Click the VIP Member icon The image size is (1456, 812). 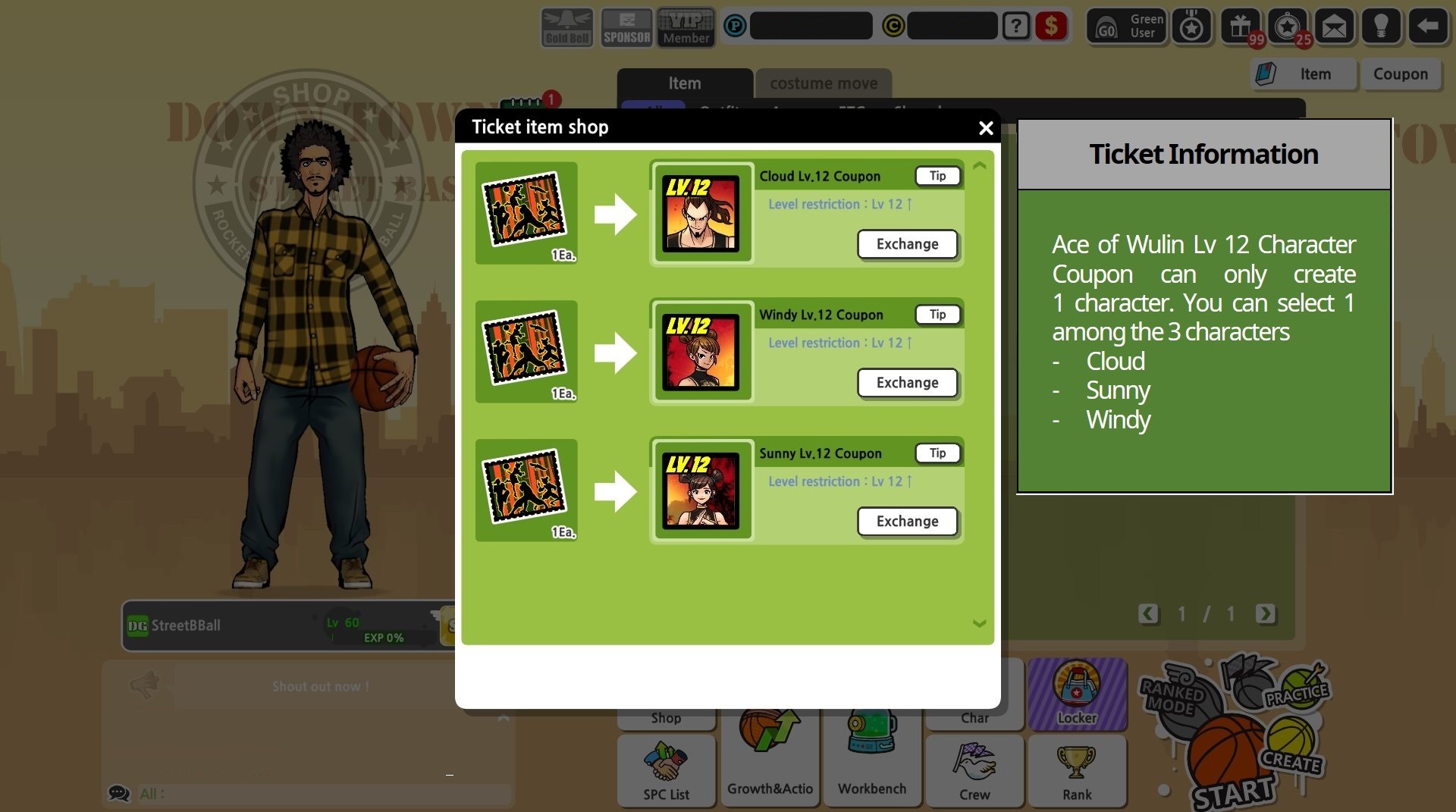[x=685, y=27]
